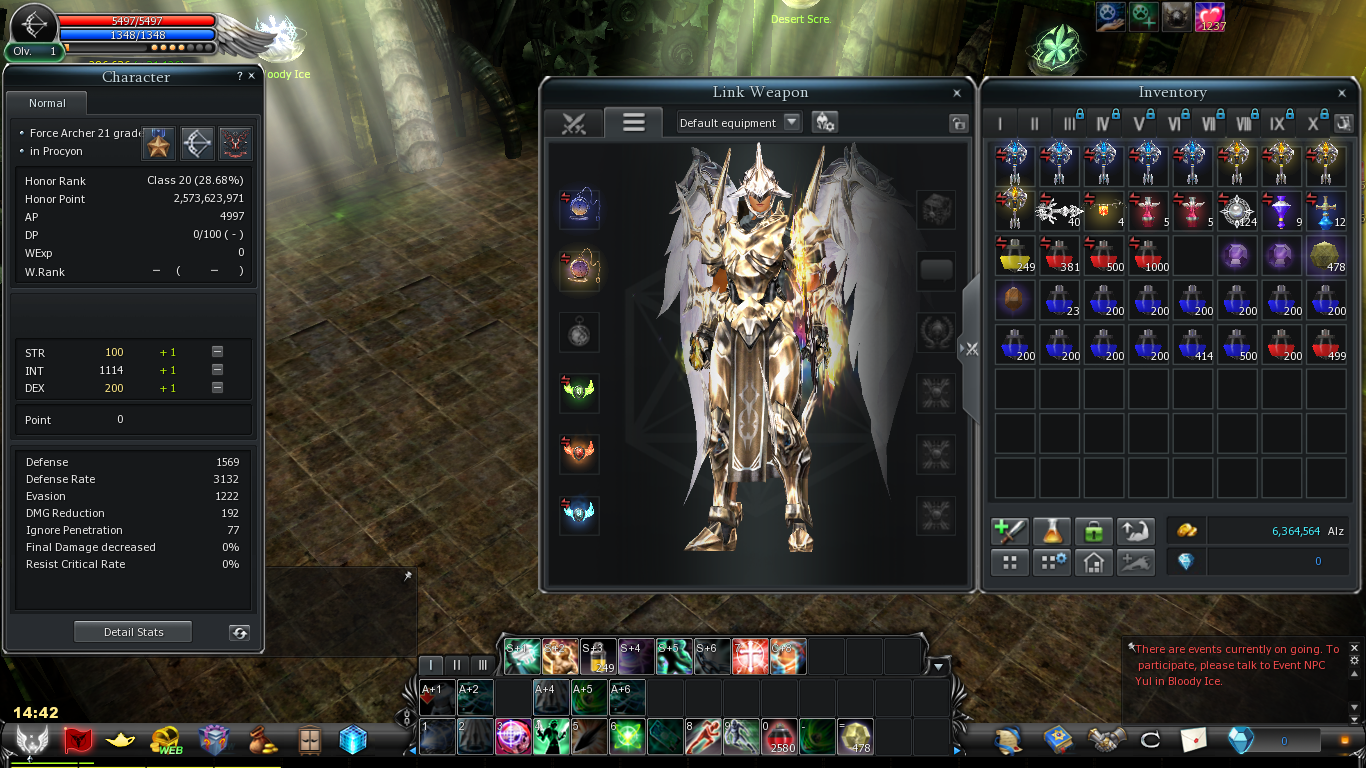1366x768 pixels.
Task: Collapse the panel with the side arrow
Action: tap(969, 348)
